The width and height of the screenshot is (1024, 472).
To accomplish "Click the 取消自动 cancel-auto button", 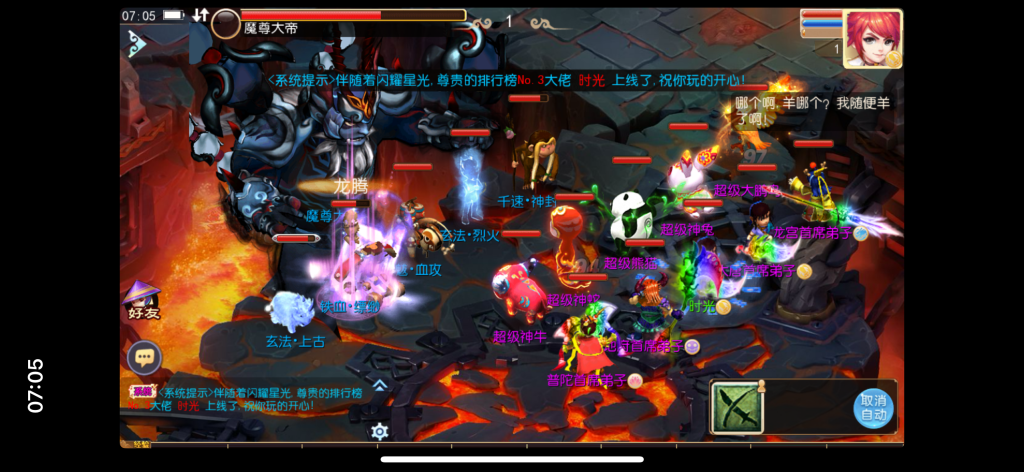I will [873, 408].
